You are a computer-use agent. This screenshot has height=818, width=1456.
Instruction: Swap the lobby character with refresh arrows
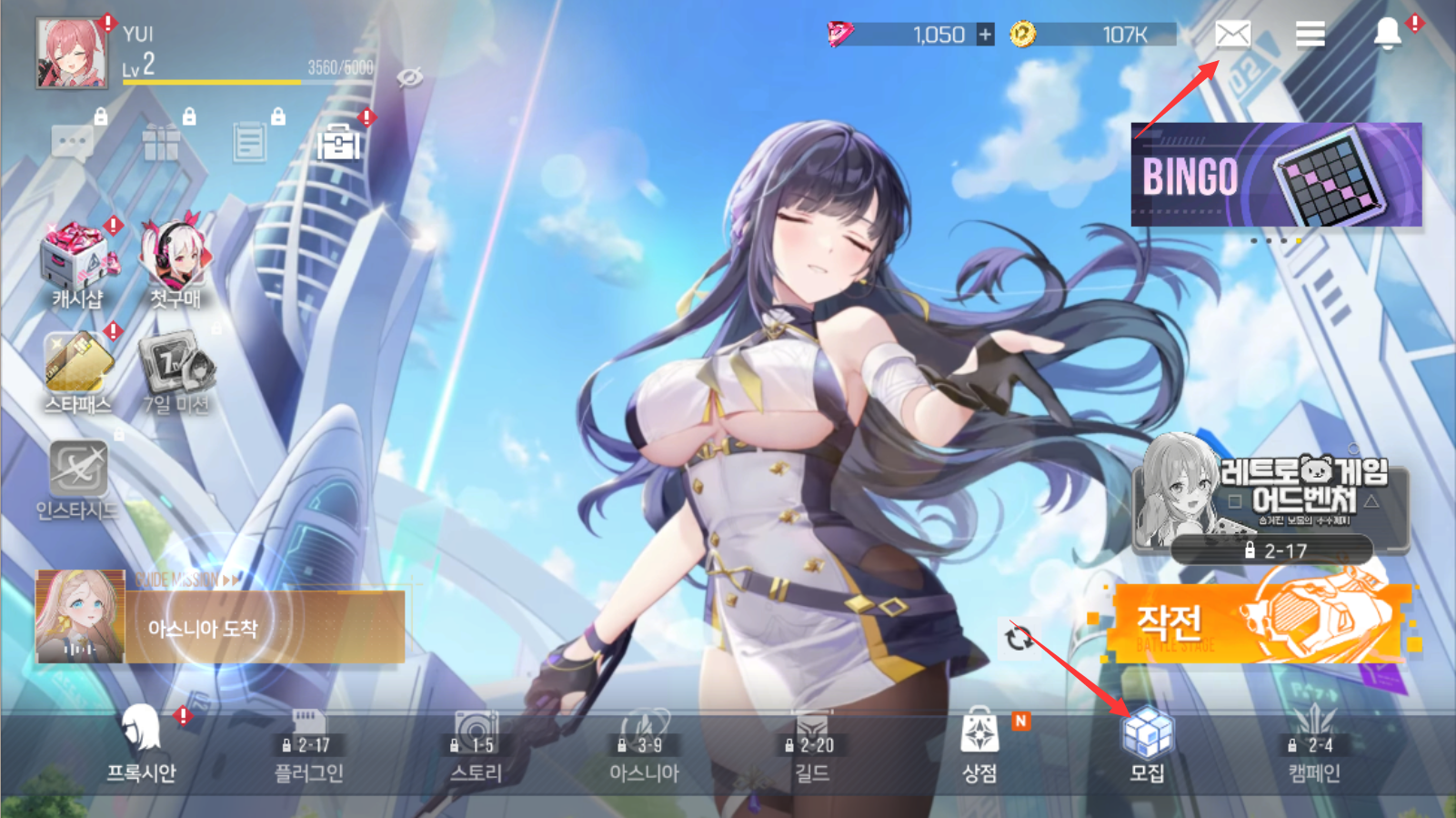(x=1019, y=638)
